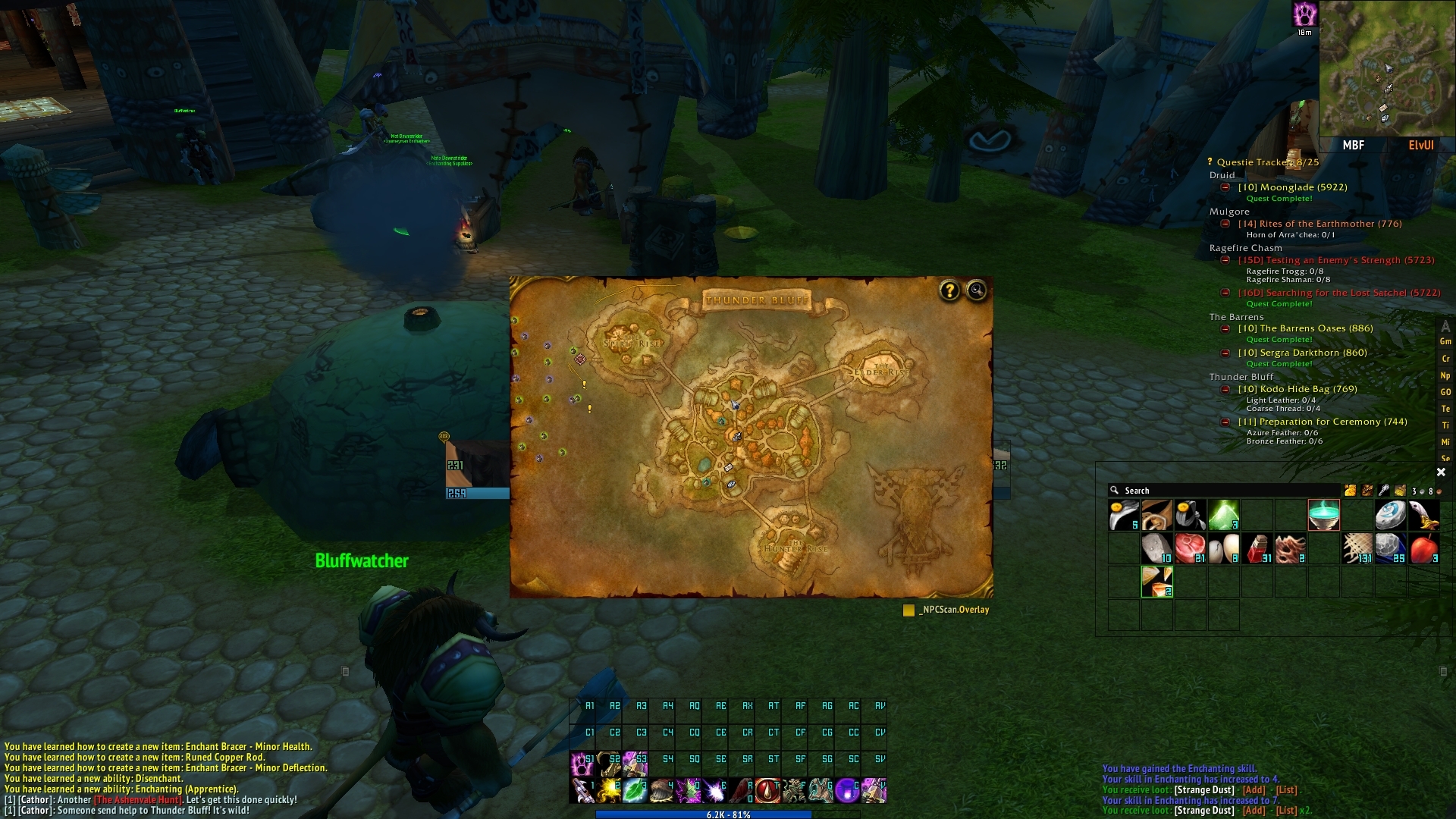Viewport: 1456px width, 819px height.
Task: Activate the green leaf ability
Action: pyautogui.click(x=634, y=791)
